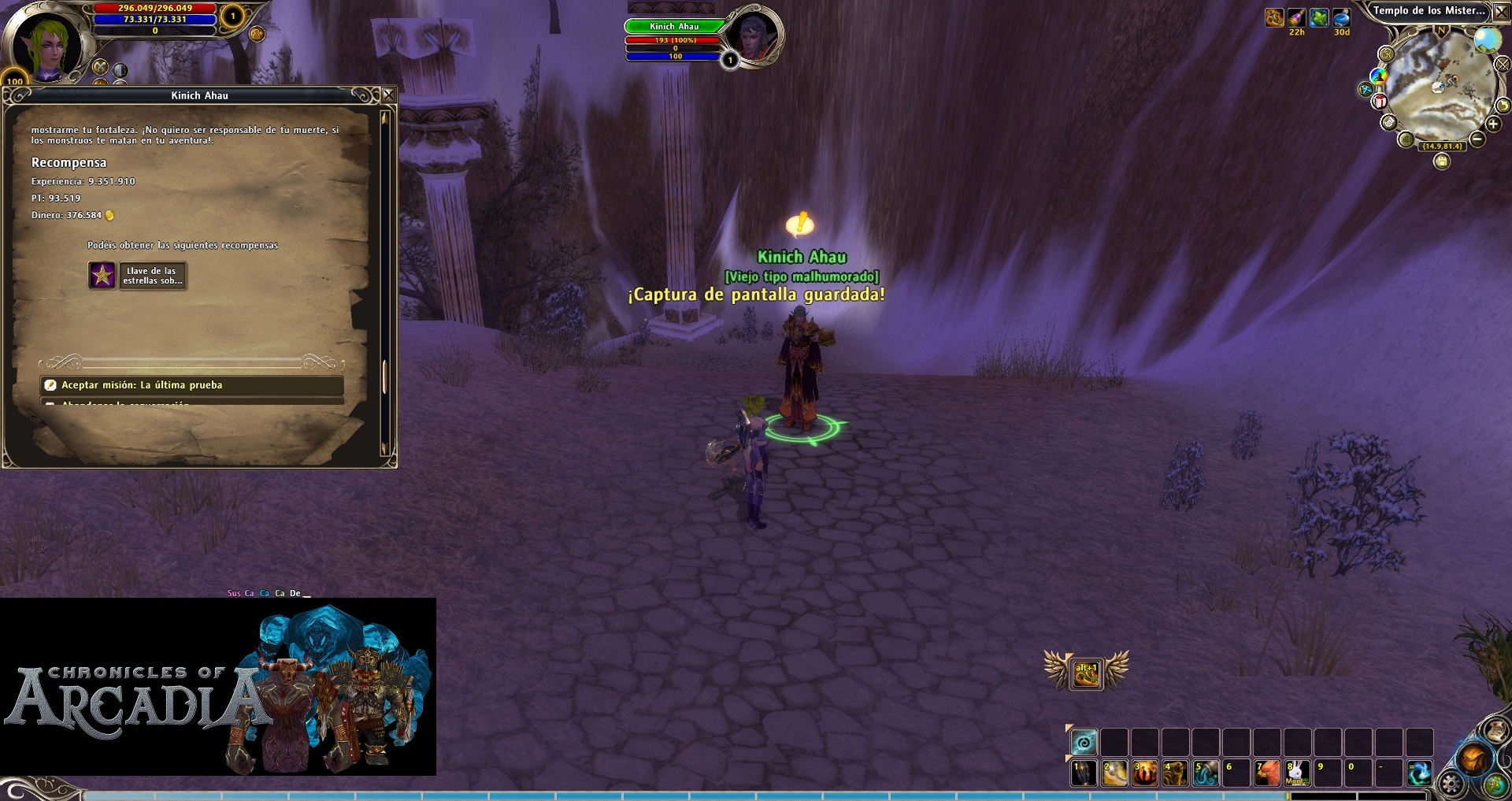Select the Llave de las estrellas reward icon

(102, 276)
